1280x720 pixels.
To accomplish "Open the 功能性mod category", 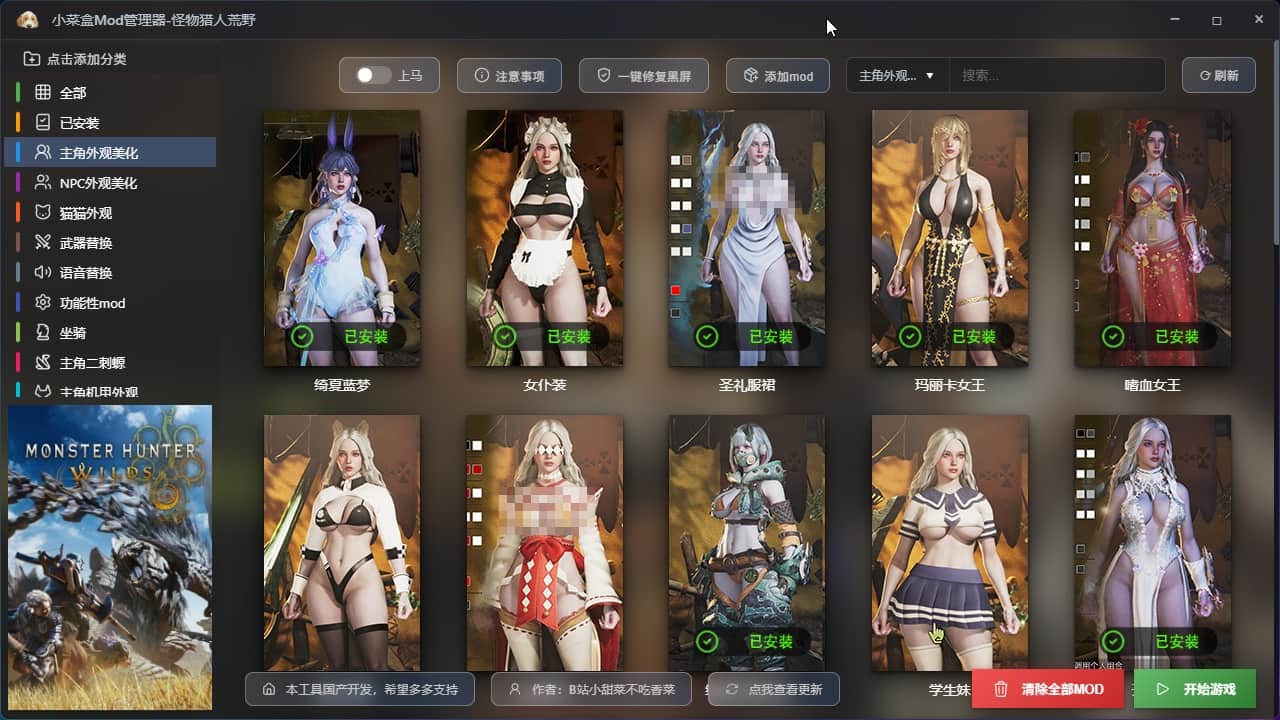I will tap(92, 303).
